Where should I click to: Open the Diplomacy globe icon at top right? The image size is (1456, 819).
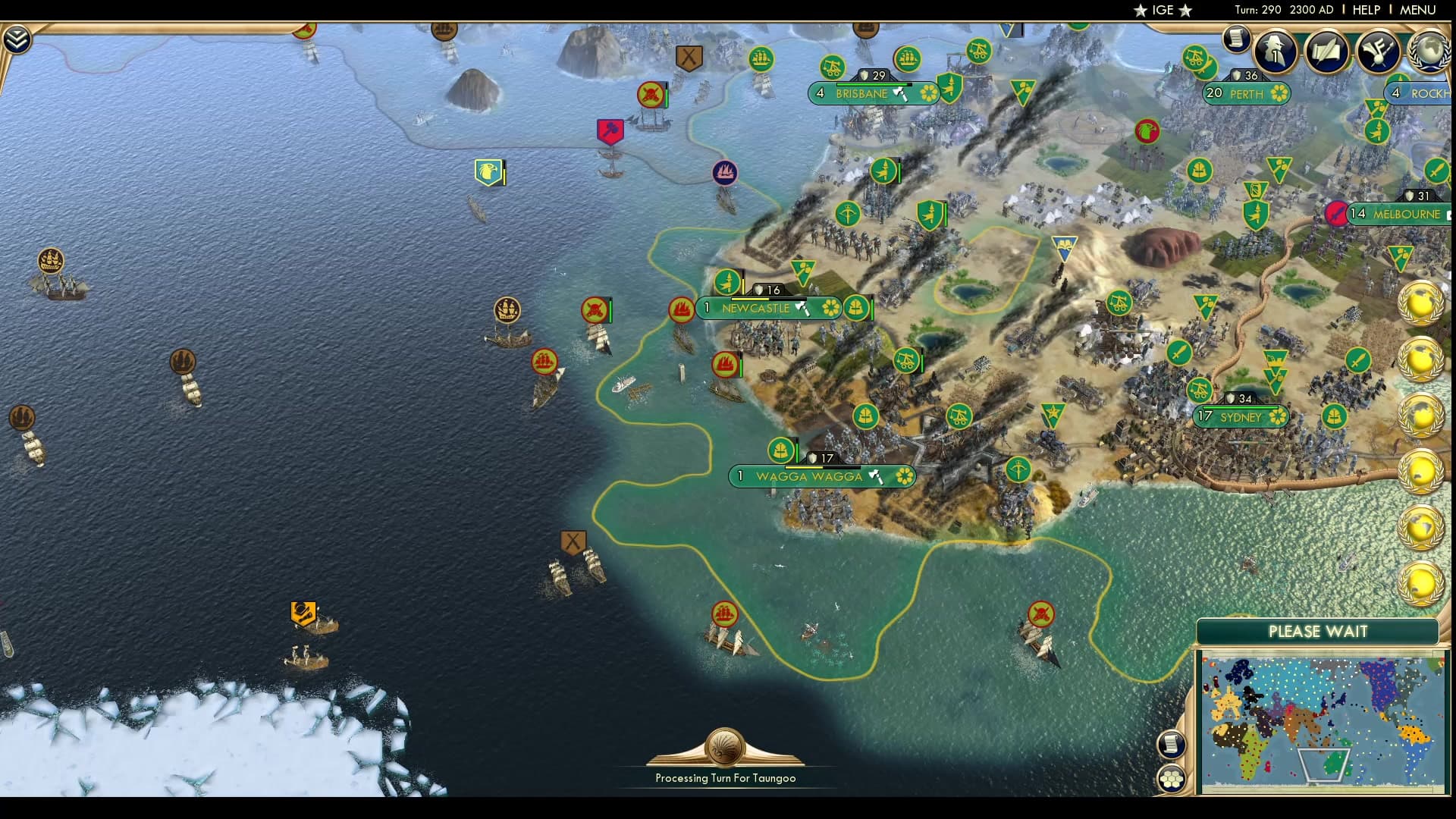[x=1429, y=52]
